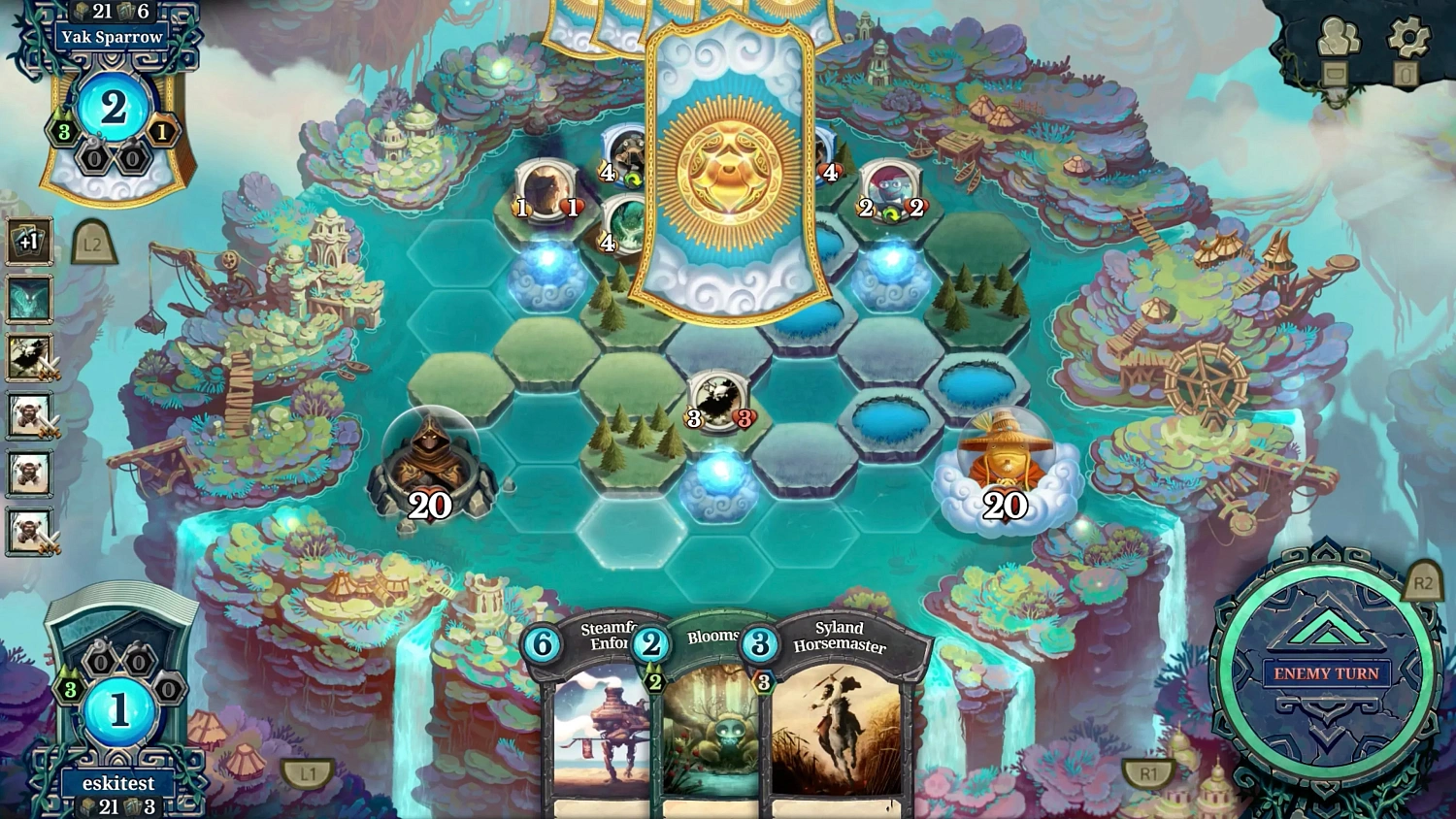Click the Enemy Turn button

pyautogui.click(x=1328, y=672)
